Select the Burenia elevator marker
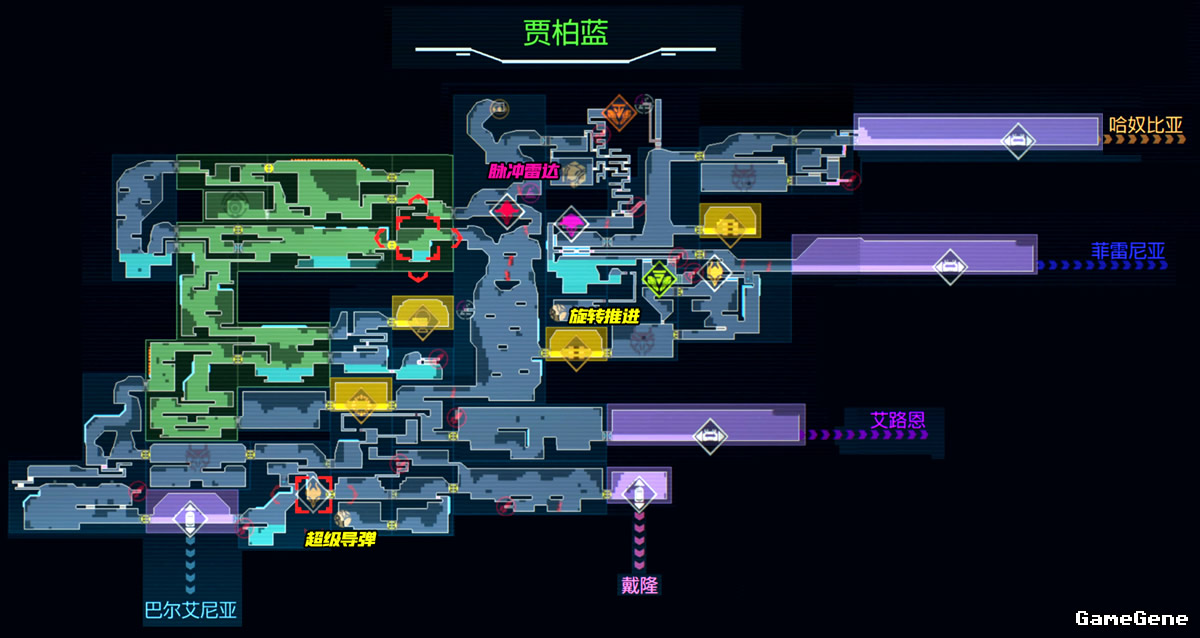 click(x=187, y=518)
